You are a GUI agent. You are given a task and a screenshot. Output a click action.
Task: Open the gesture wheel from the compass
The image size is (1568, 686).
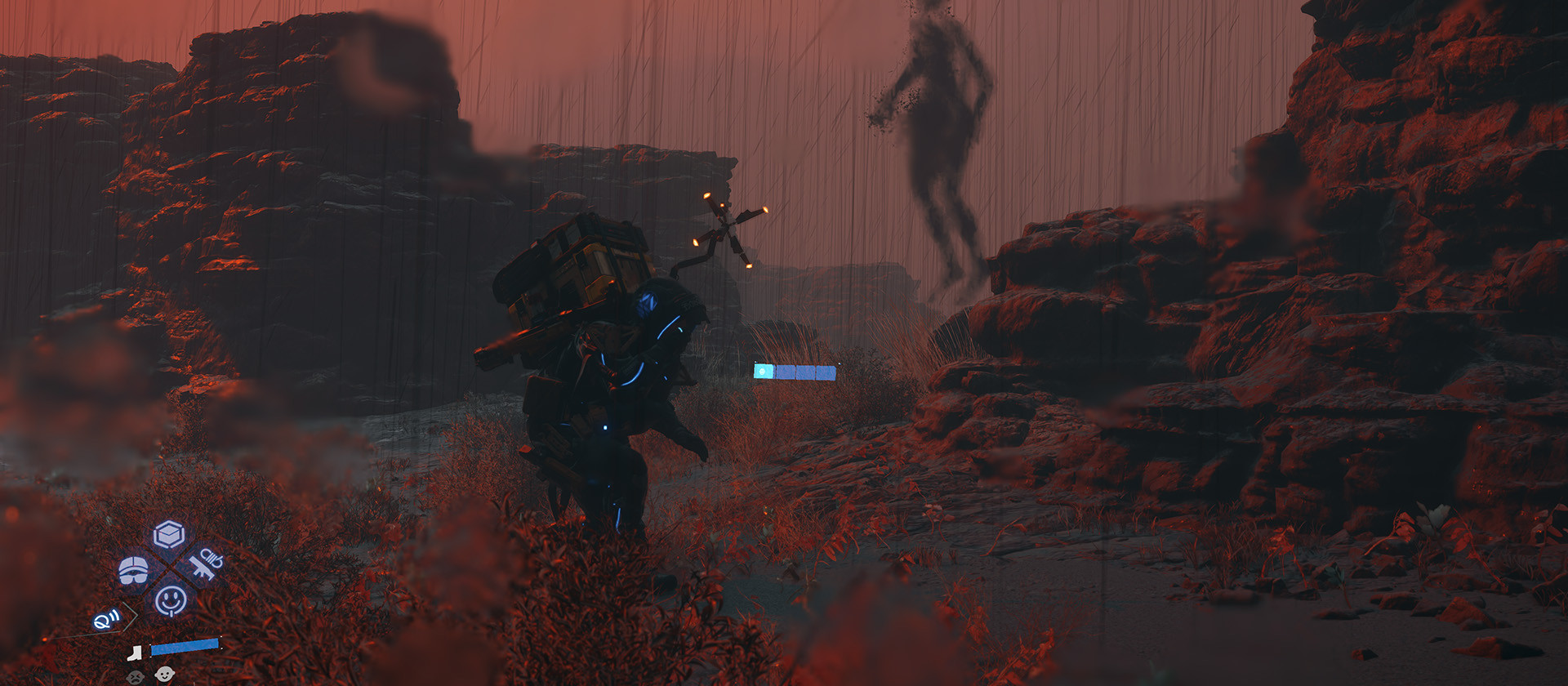[x=171, y=600]
